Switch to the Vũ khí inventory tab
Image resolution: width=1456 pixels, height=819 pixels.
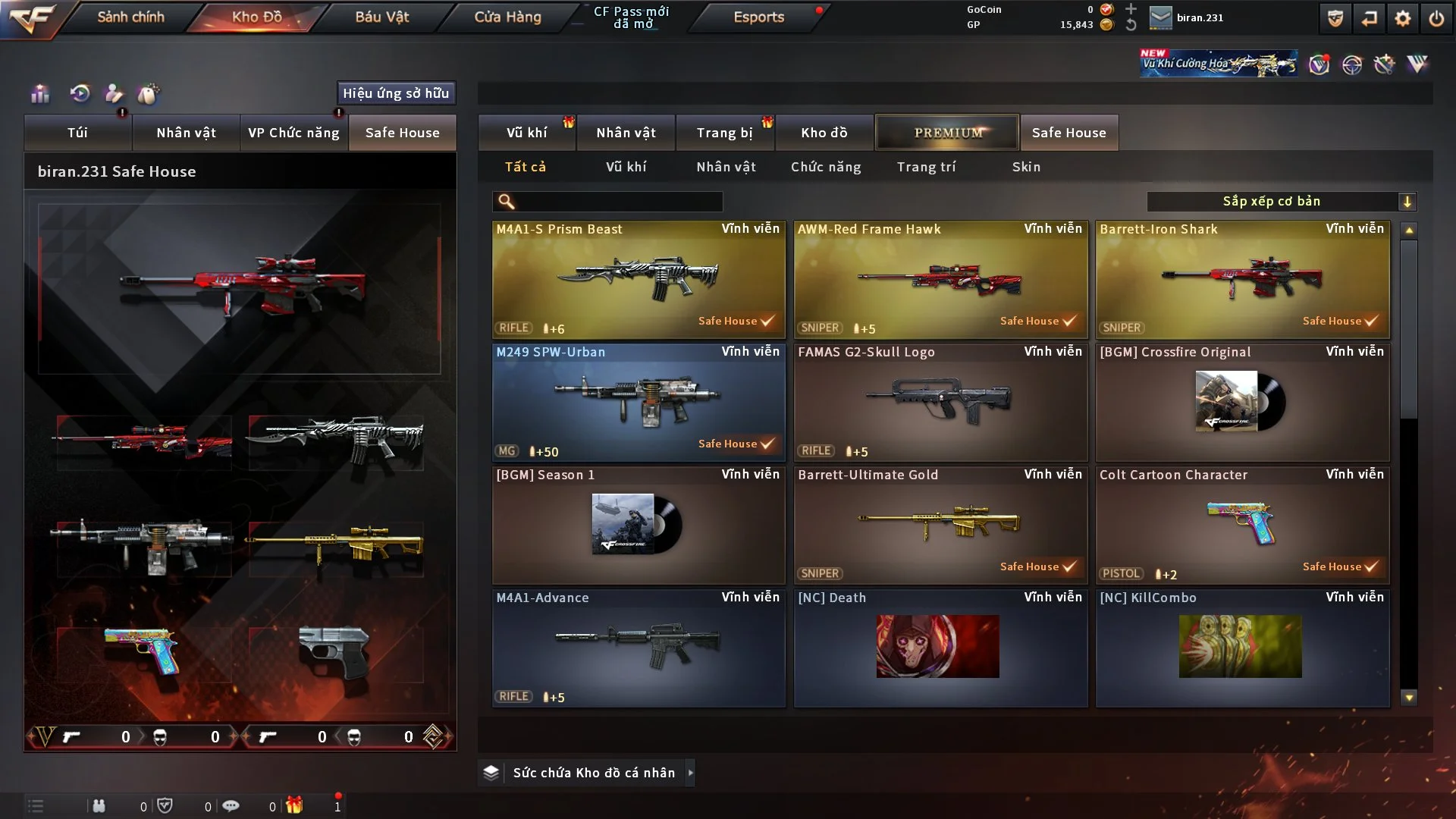(526, 133)
